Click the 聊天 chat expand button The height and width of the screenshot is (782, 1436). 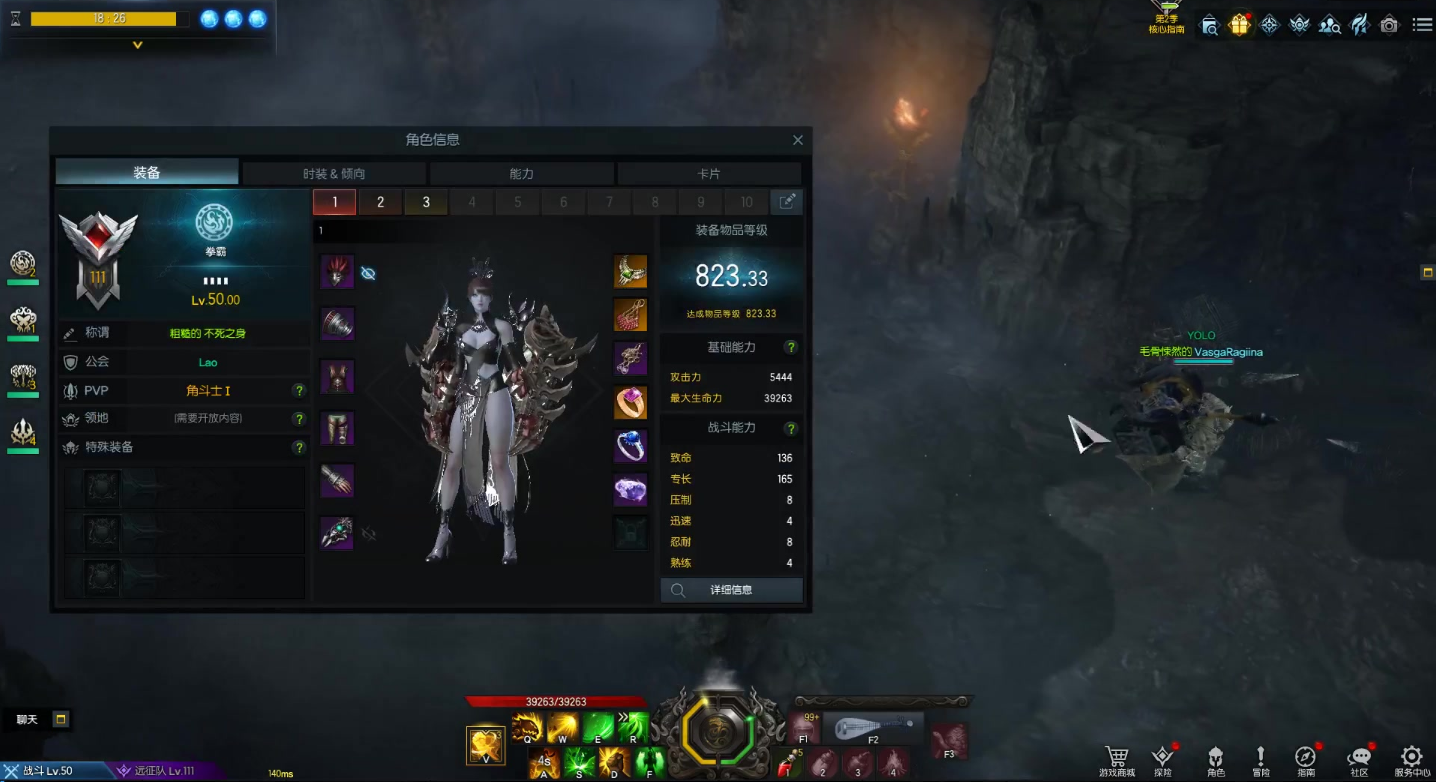[61, 719]
